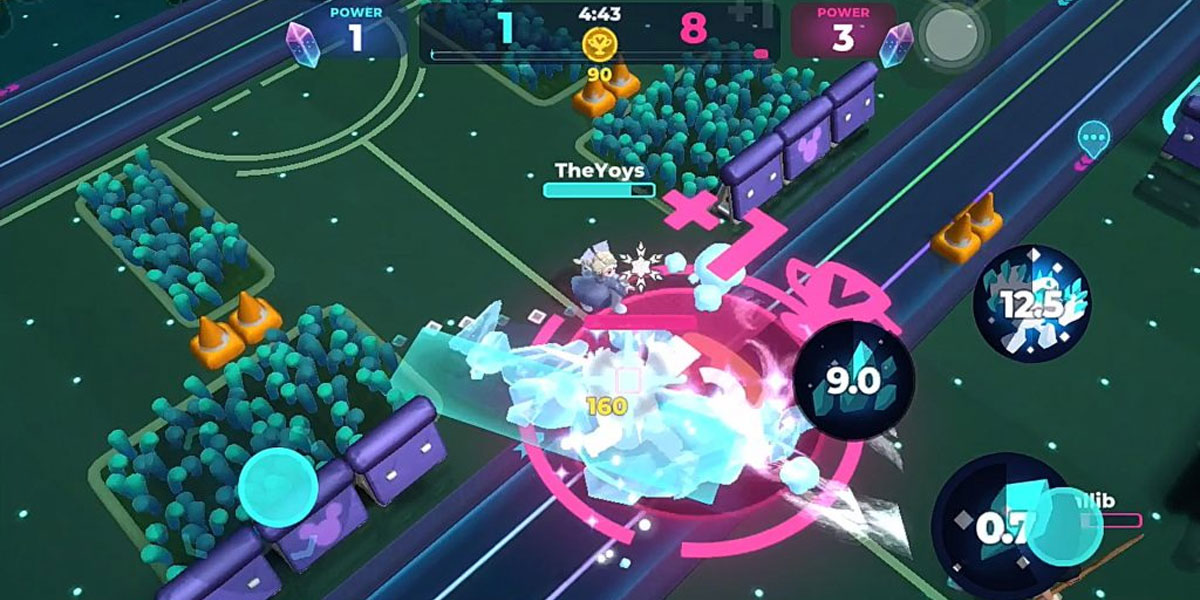Activate the ice crystal ability showing 9.0

854,381
